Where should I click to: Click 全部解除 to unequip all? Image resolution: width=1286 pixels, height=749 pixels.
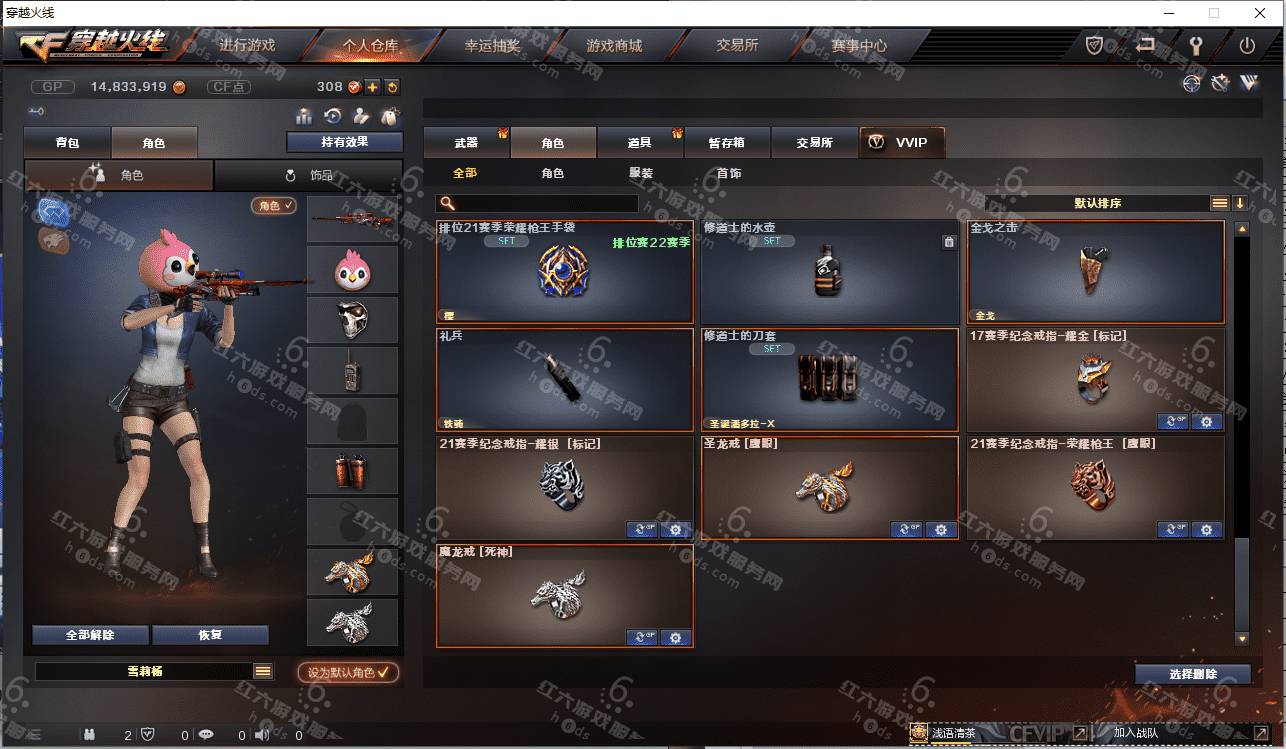tap(90, 635)
